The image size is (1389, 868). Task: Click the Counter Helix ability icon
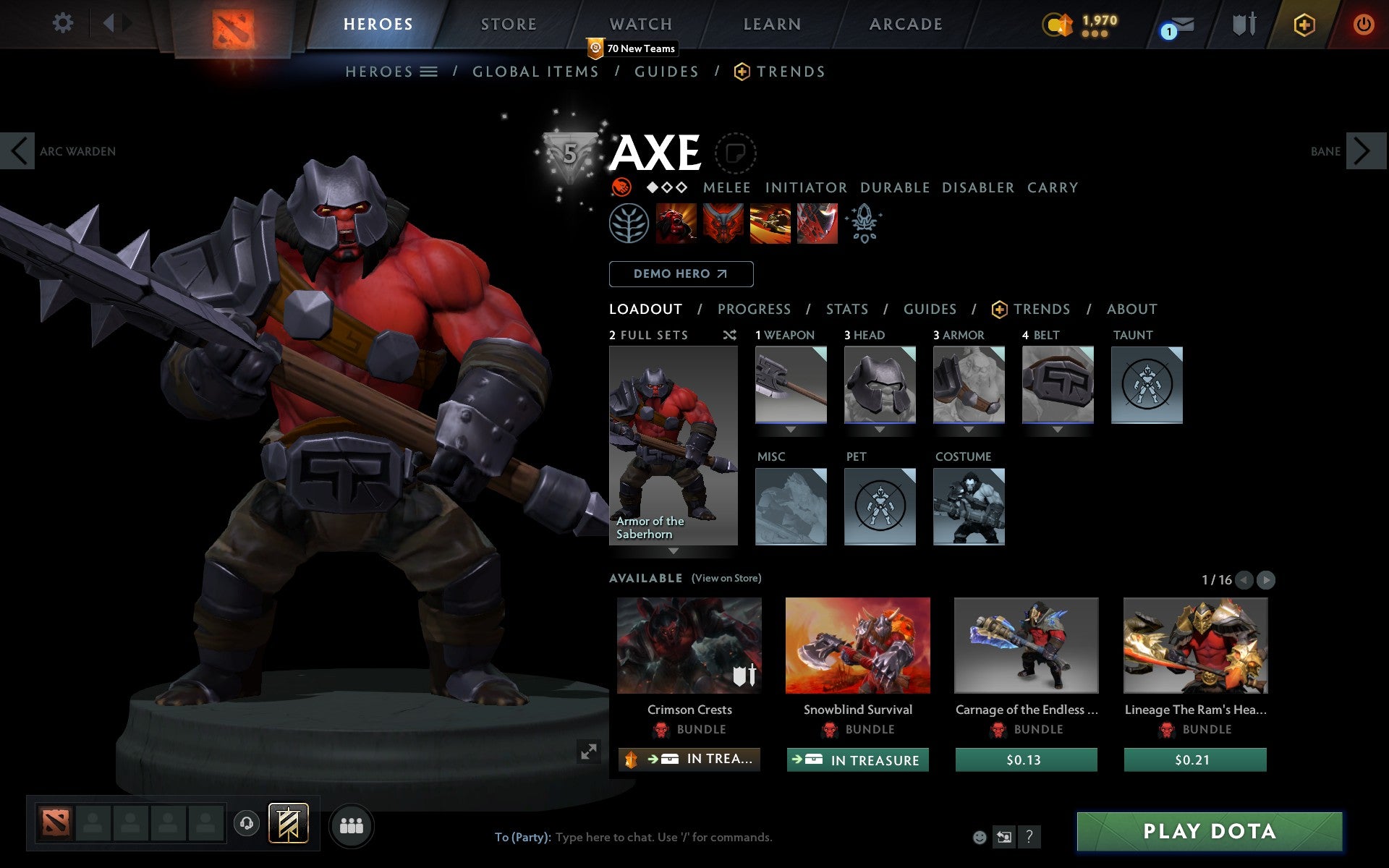[770, 224]
